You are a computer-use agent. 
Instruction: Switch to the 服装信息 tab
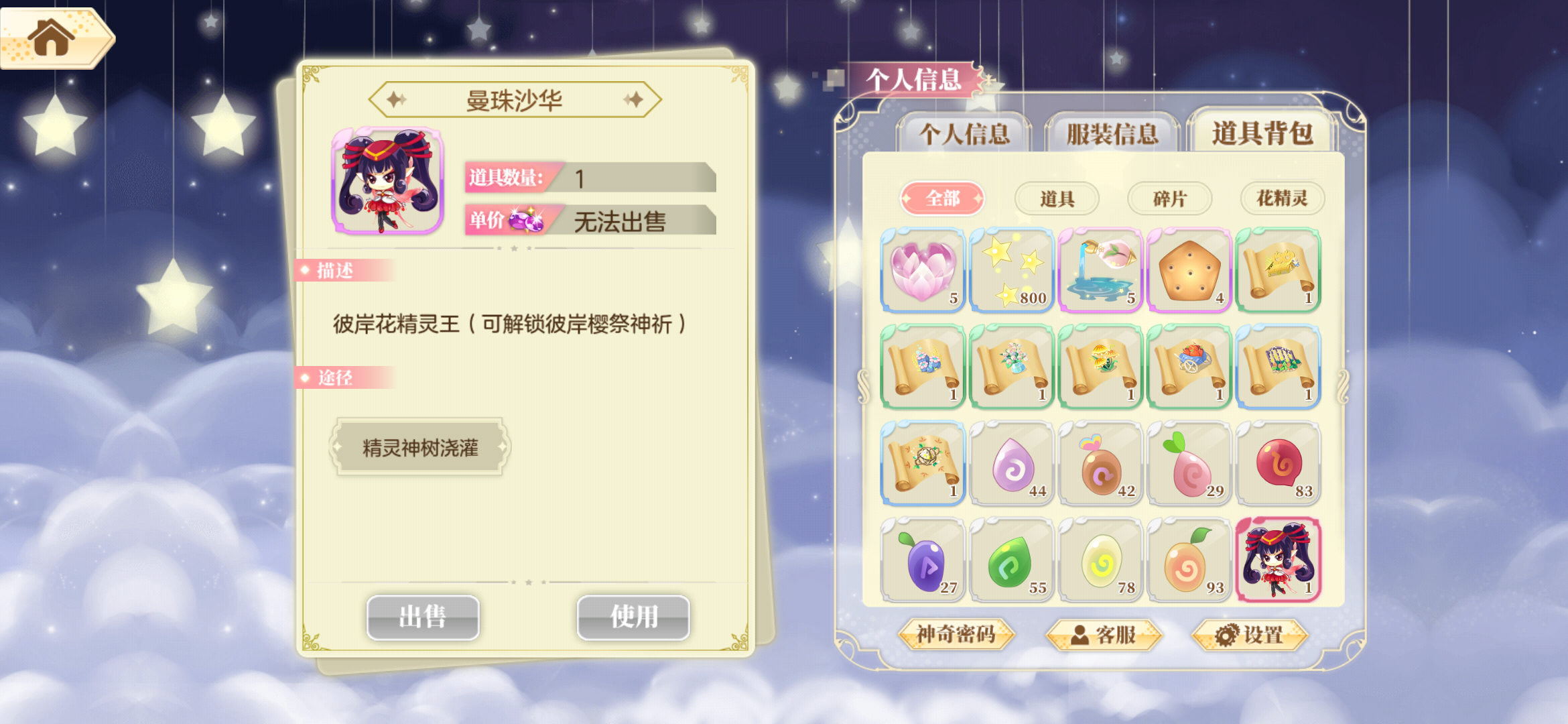point(1112,133)
